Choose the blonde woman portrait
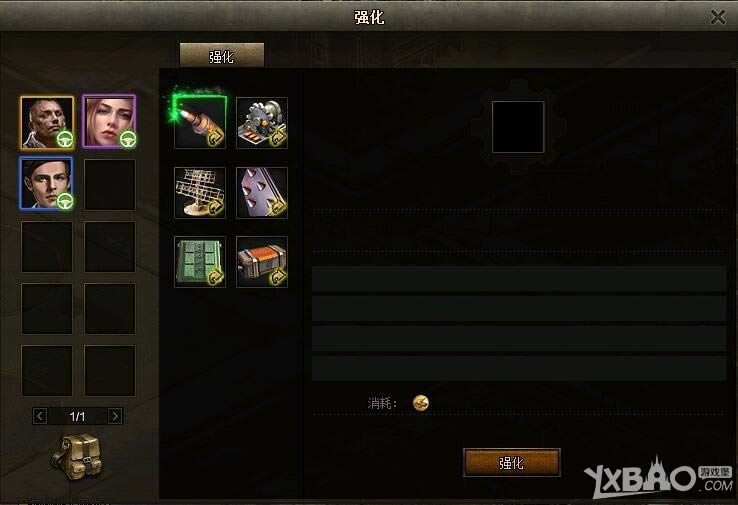This screenshot has width=738, height=505. click(x=109, y=122)
